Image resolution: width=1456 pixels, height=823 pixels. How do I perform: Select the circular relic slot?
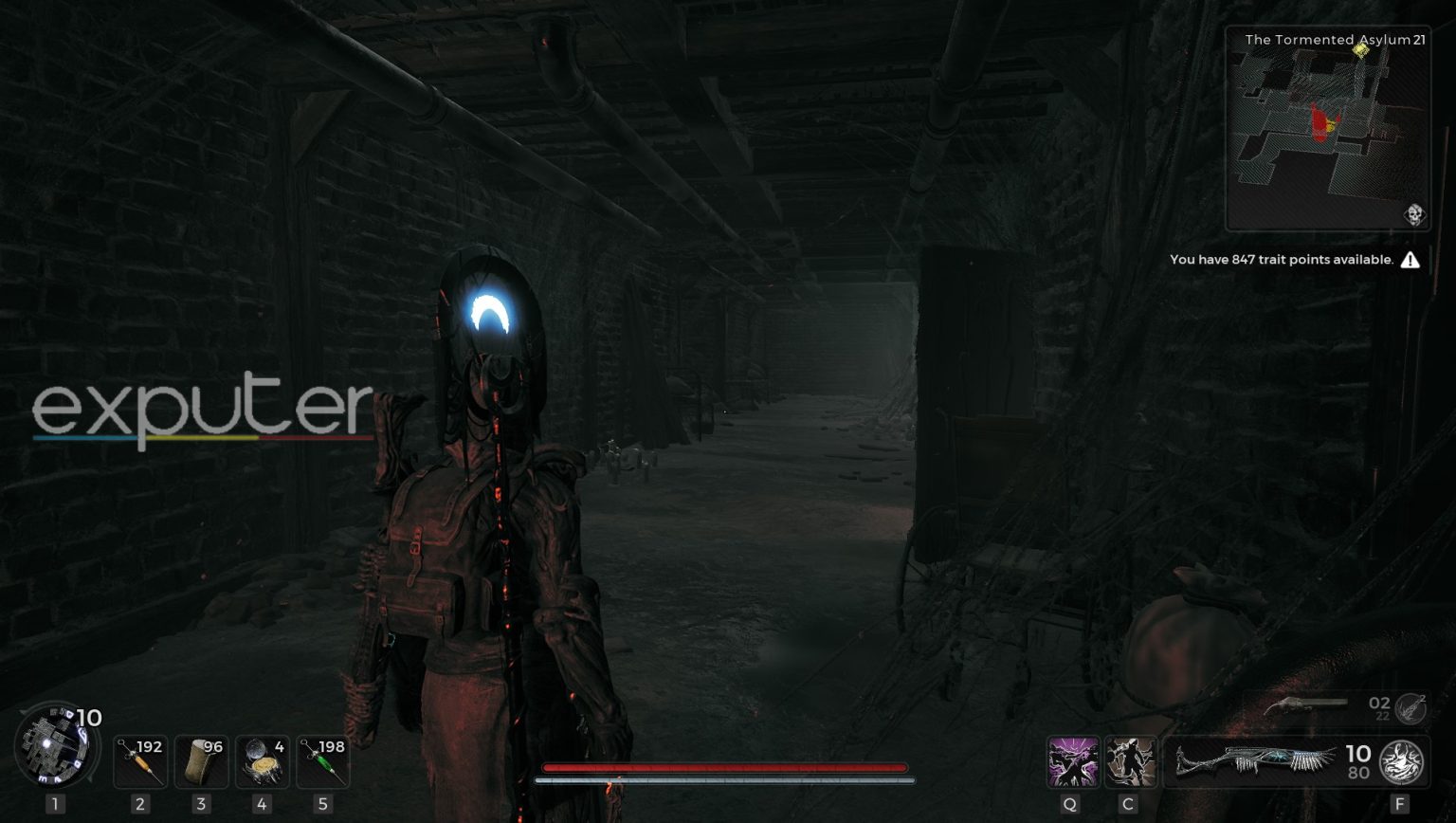pyautogui.click(x=55, y=747)
